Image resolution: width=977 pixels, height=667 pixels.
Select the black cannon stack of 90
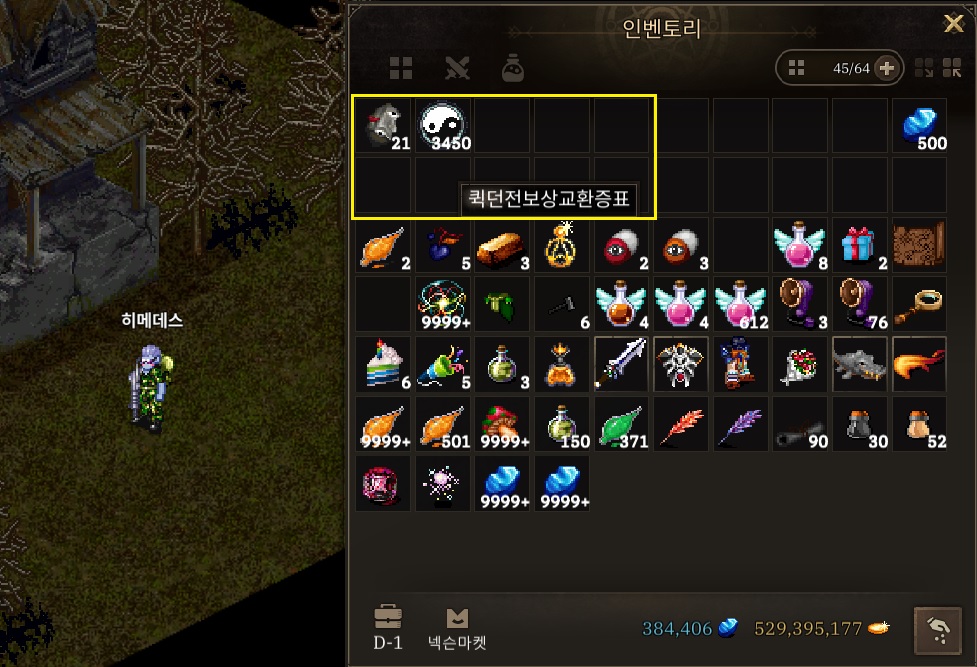click(x=800, y=424)
